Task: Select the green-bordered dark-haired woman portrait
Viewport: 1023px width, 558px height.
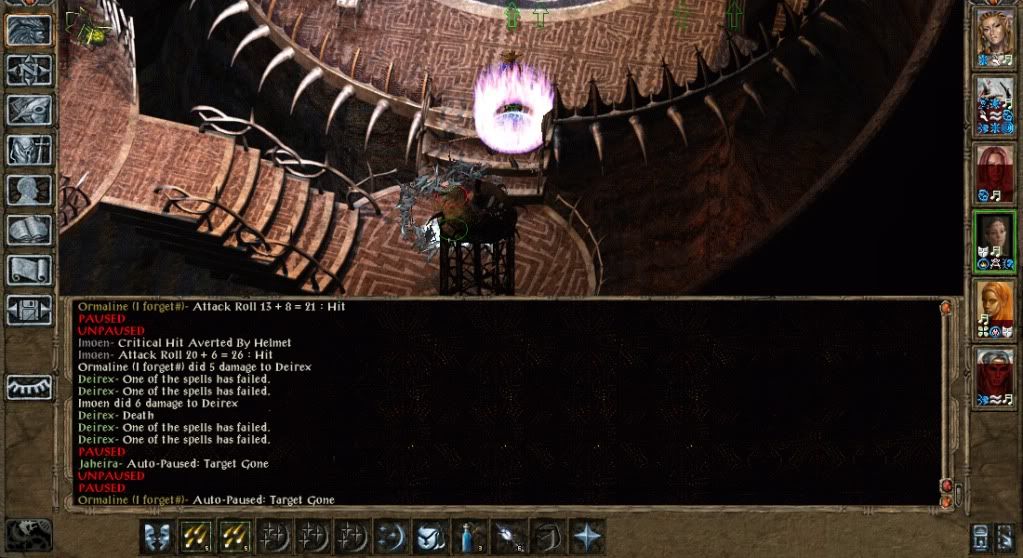Action: point(995,241)
